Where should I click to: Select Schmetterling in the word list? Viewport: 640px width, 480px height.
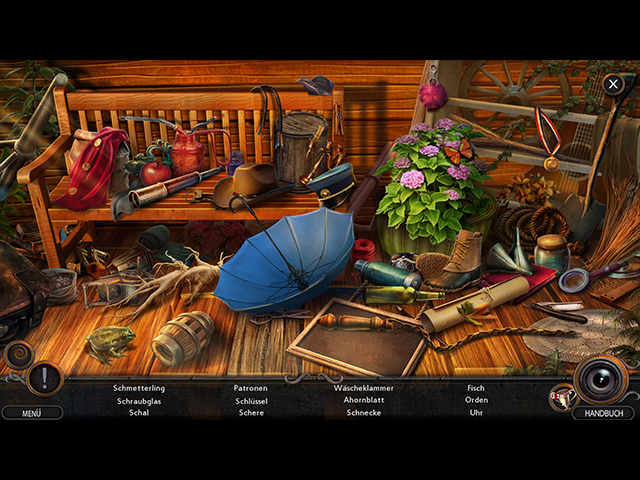pos(139,388)
